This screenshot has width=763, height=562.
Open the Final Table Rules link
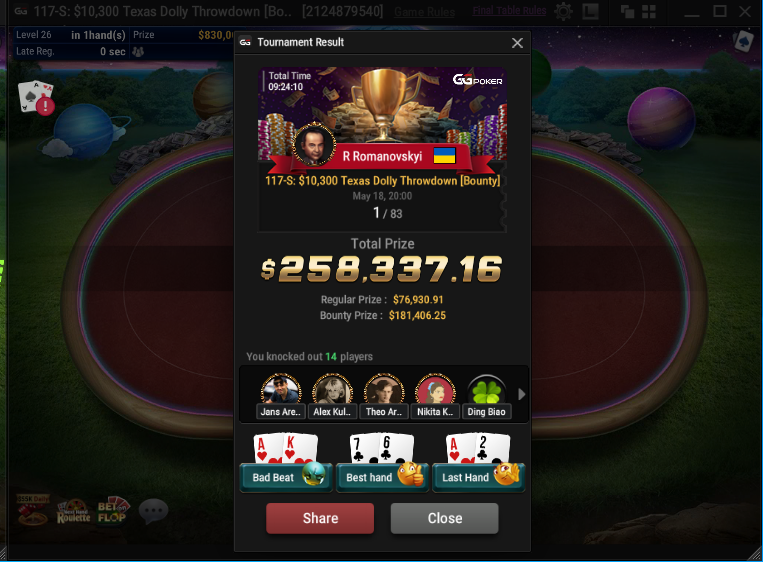pyautogui.click(x=509, y=11)
